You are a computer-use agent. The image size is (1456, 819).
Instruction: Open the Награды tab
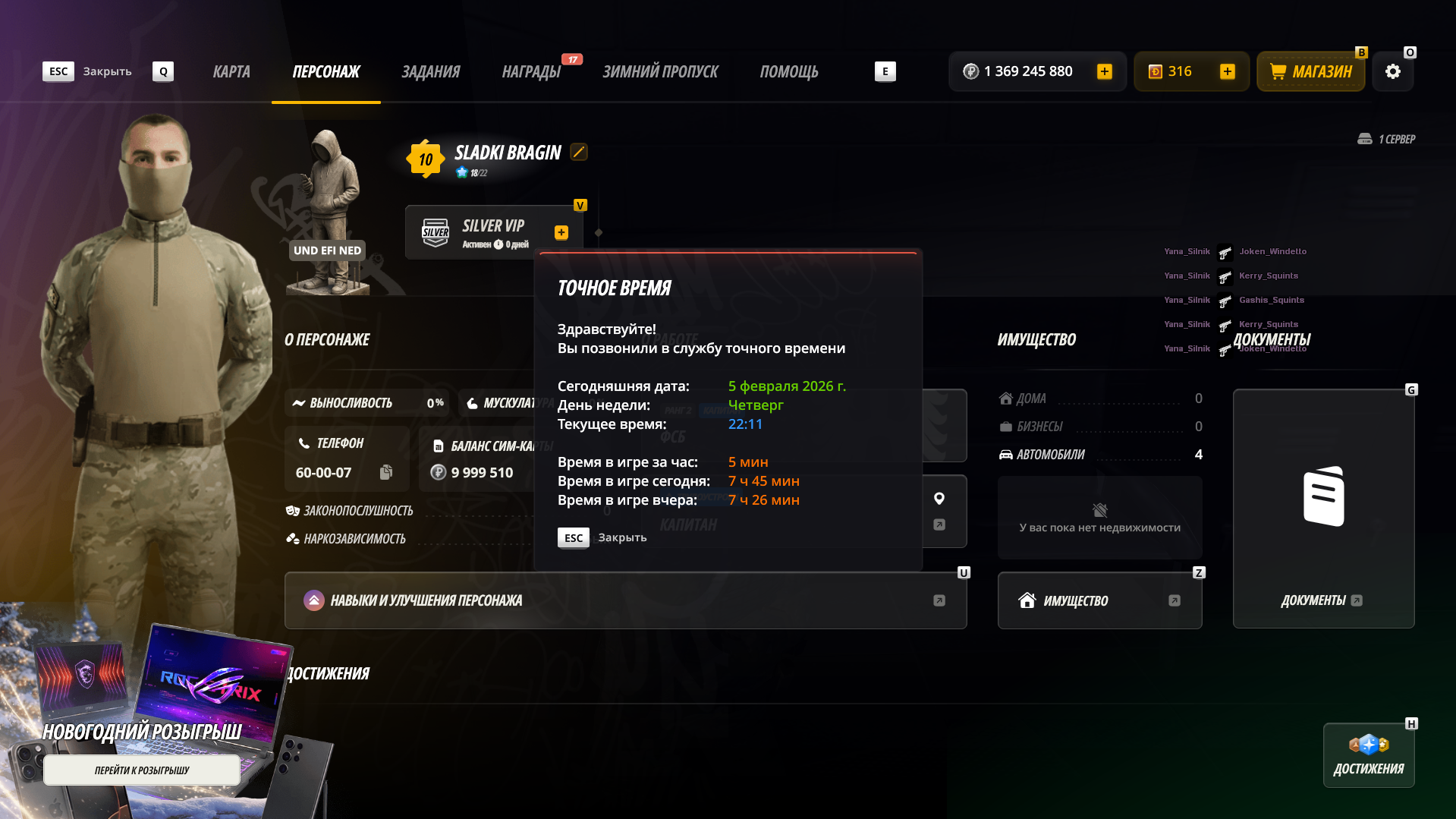point(531,71)
